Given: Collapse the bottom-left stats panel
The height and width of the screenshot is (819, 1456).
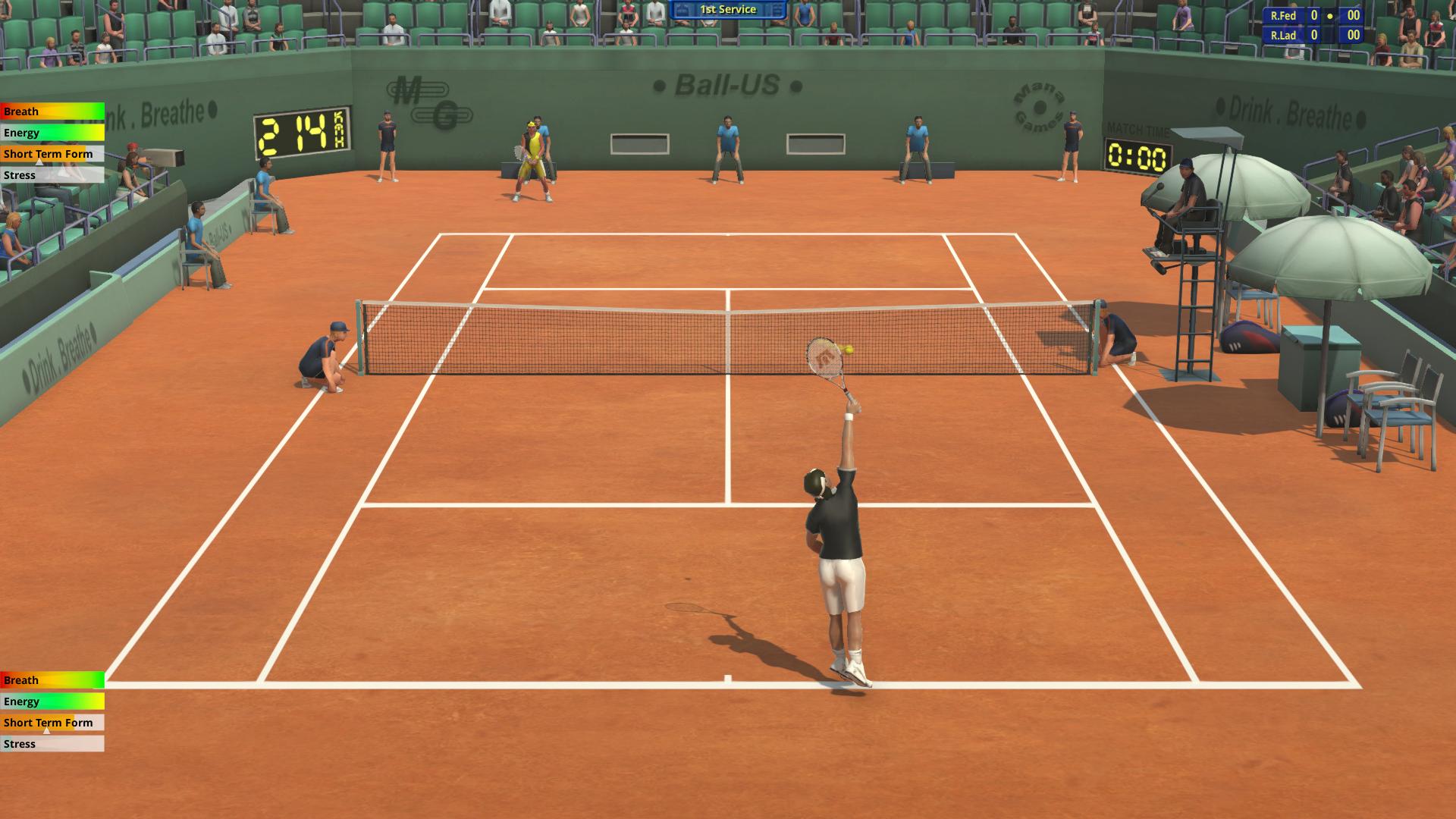Looking at the screenshot, I should click(53, 711).
